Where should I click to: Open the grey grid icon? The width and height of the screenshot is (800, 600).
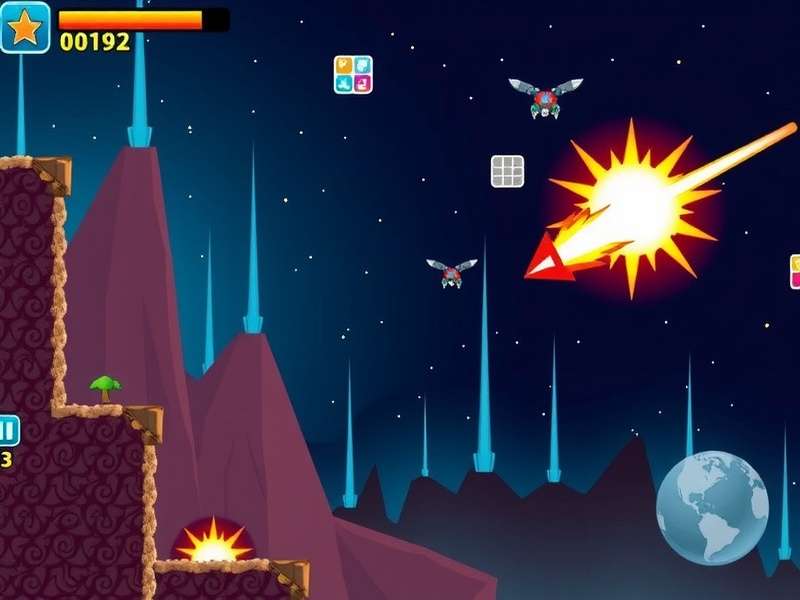click(x=508, y=171)
